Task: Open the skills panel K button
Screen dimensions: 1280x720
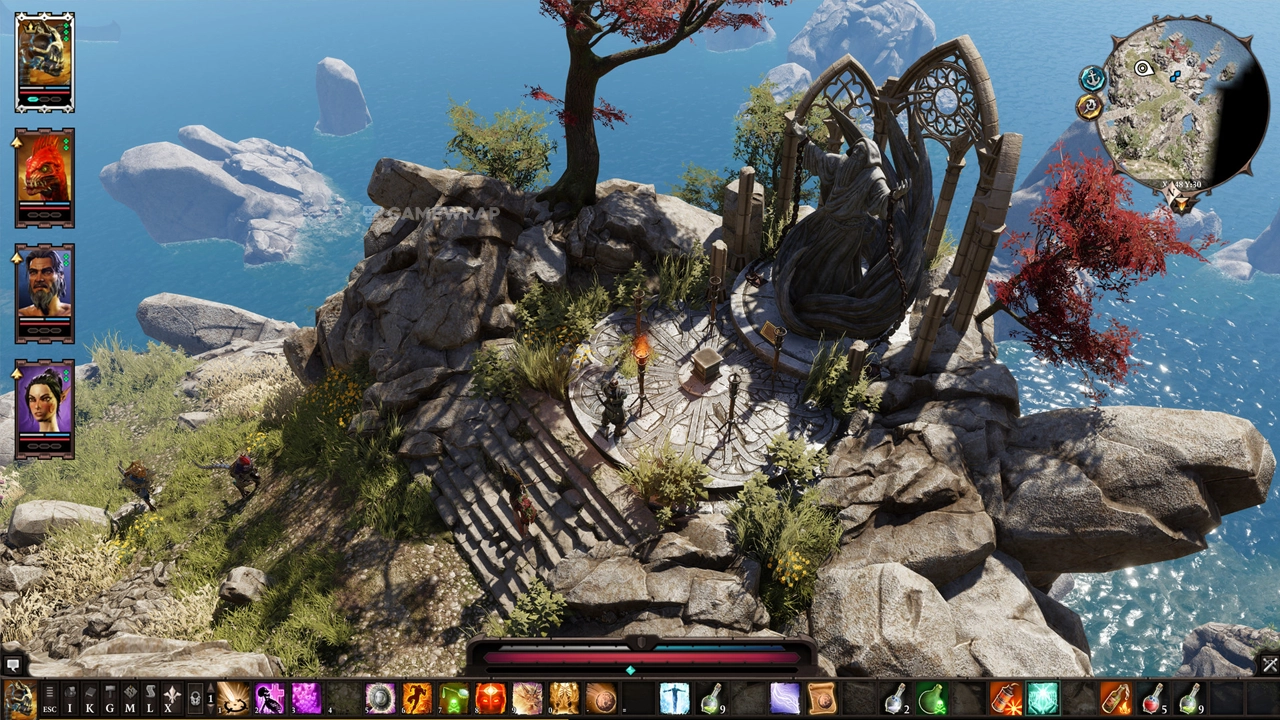Action: click(x=89, y=697)
